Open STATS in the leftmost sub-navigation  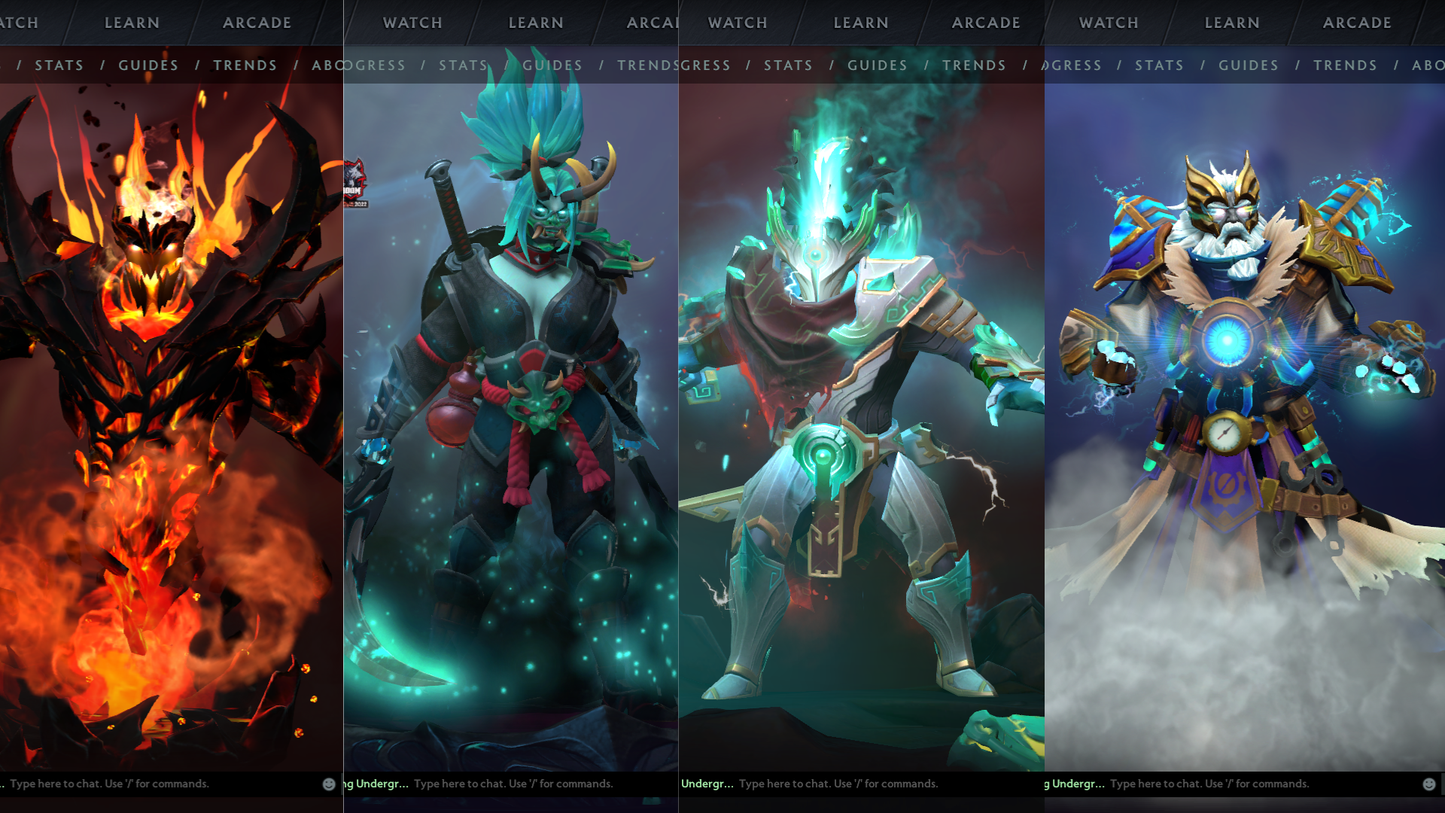[x=59, y=65]
